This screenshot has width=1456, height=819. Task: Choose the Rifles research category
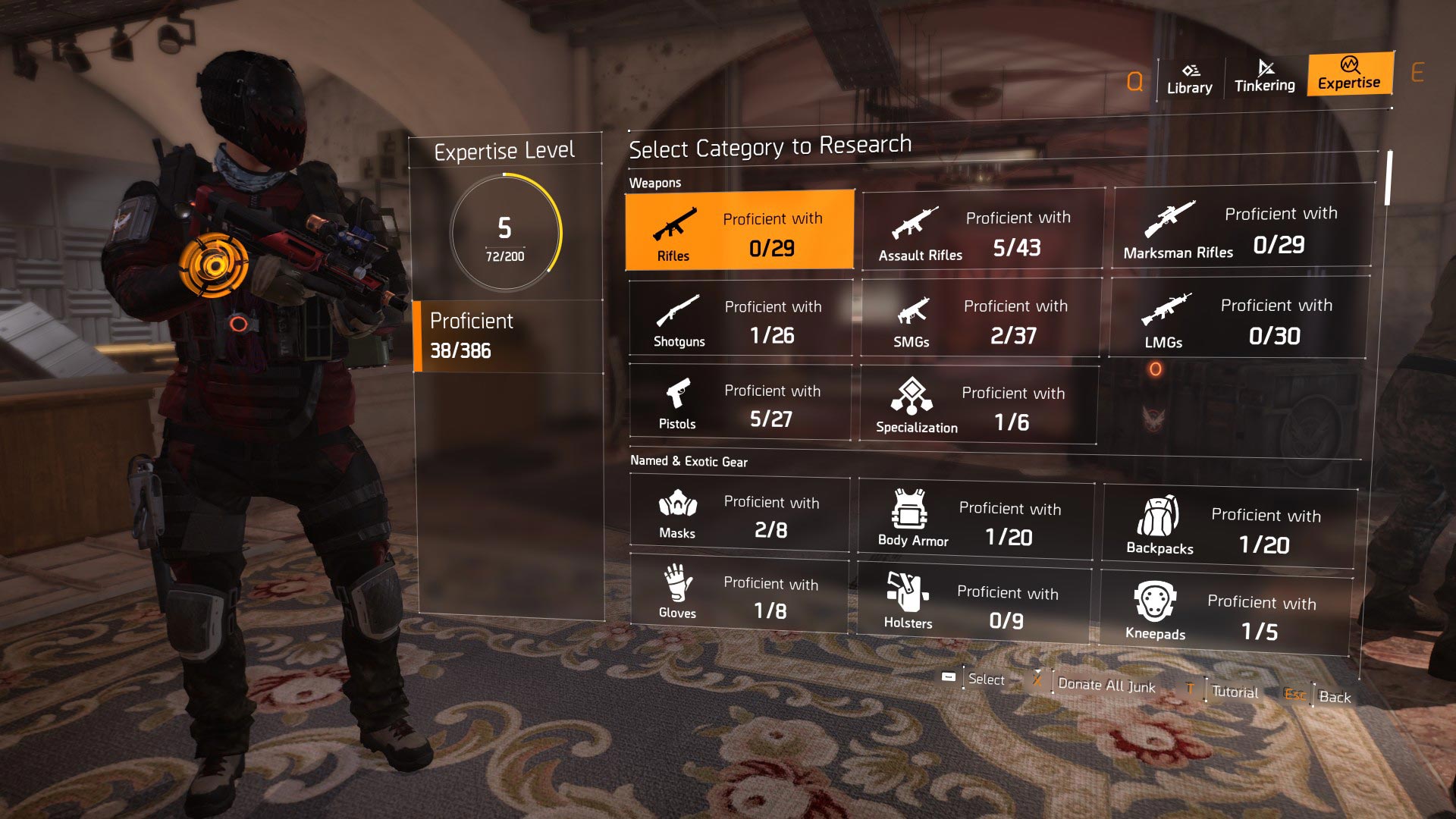tap(739, 231)
